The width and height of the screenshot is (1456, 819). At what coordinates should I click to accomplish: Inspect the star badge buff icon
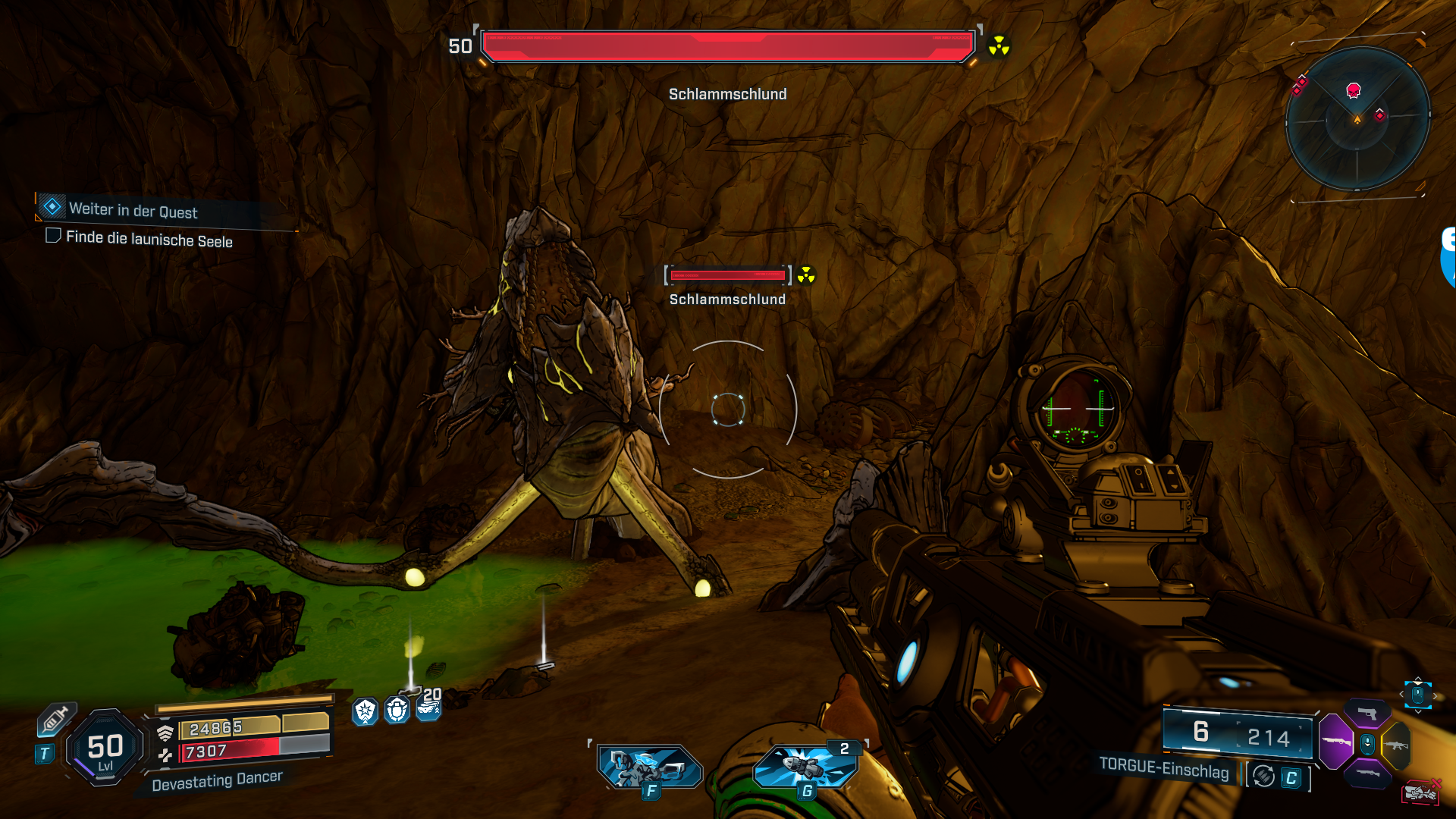366,711
